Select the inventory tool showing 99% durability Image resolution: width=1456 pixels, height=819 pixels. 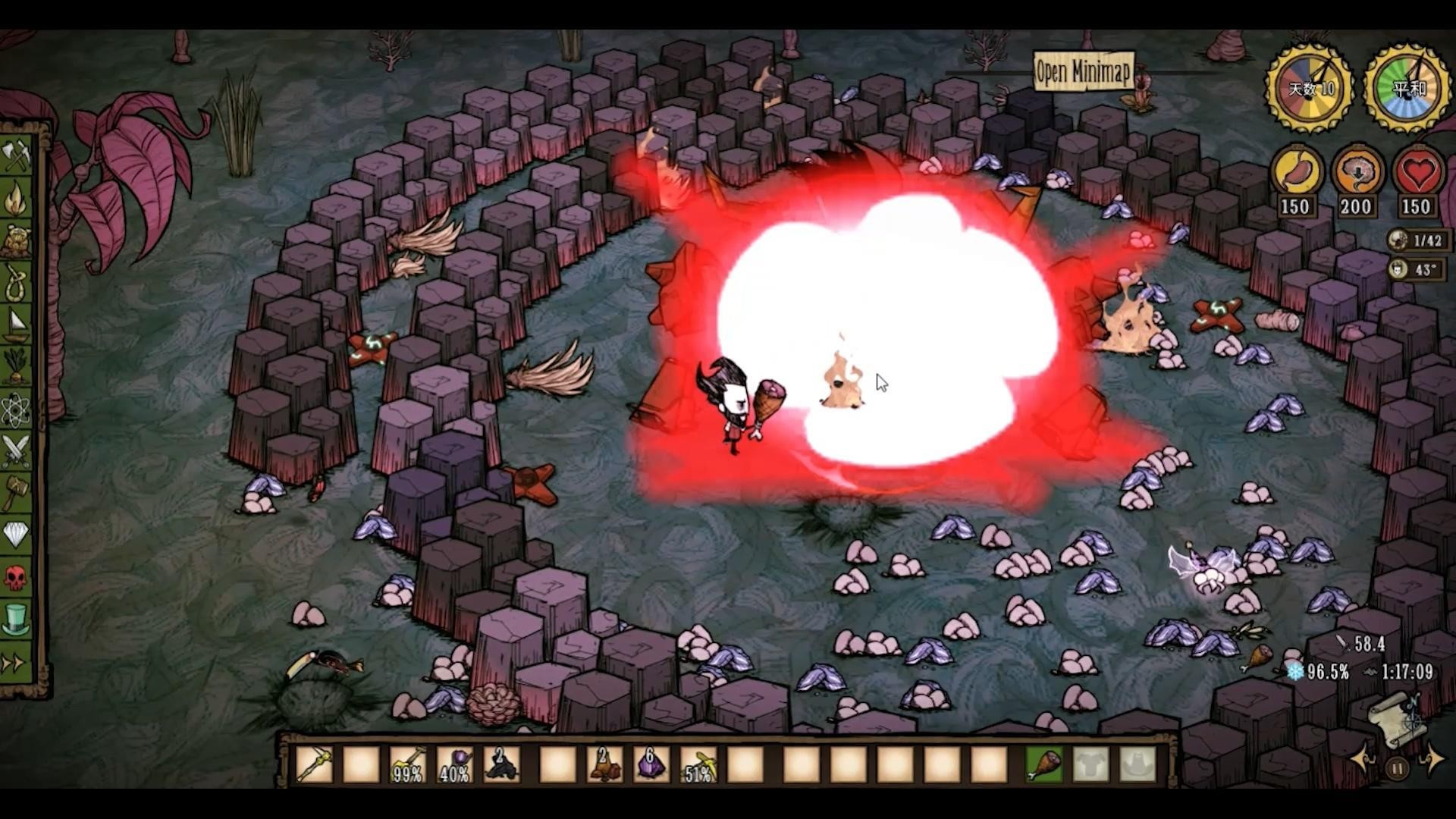[407, 764]
